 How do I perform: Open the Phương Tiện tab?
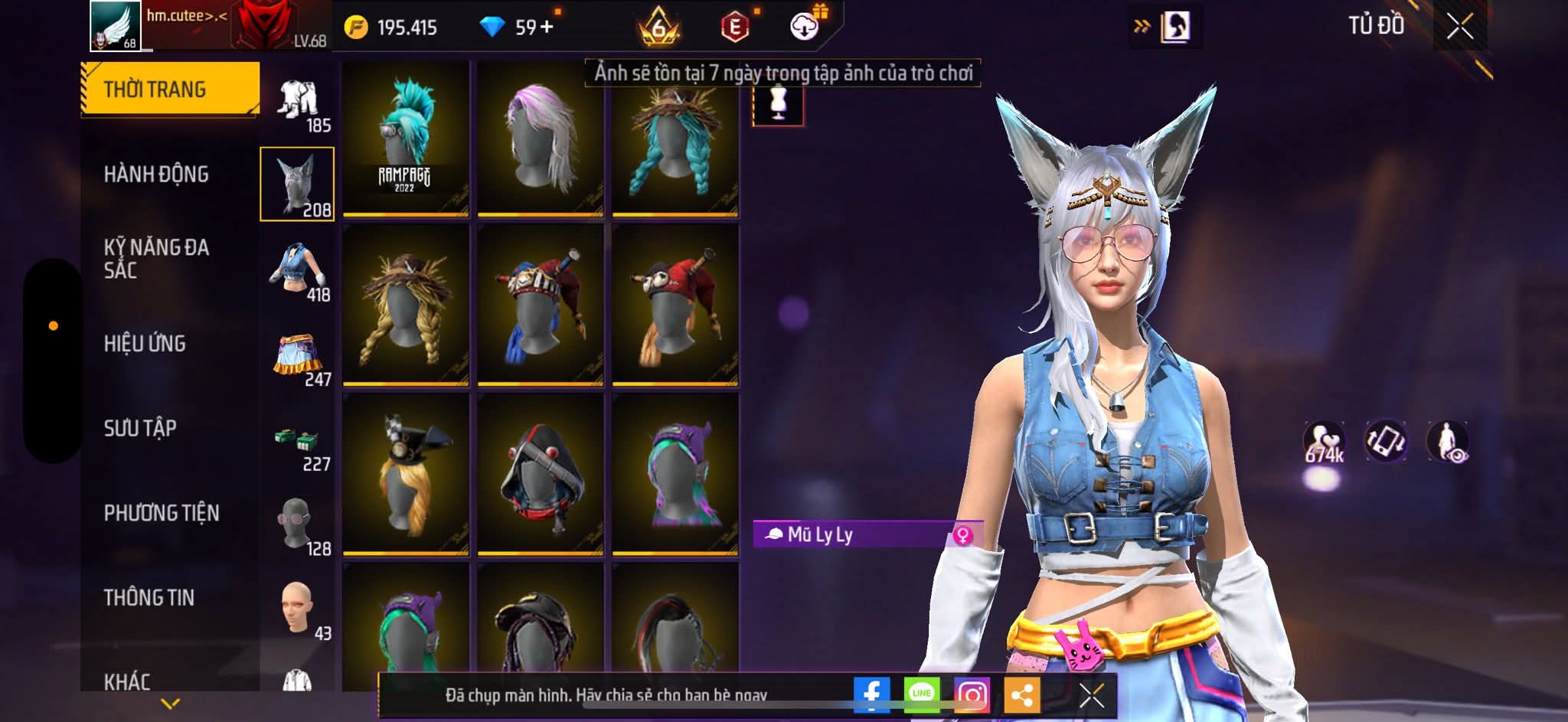[x=161, y=513]
